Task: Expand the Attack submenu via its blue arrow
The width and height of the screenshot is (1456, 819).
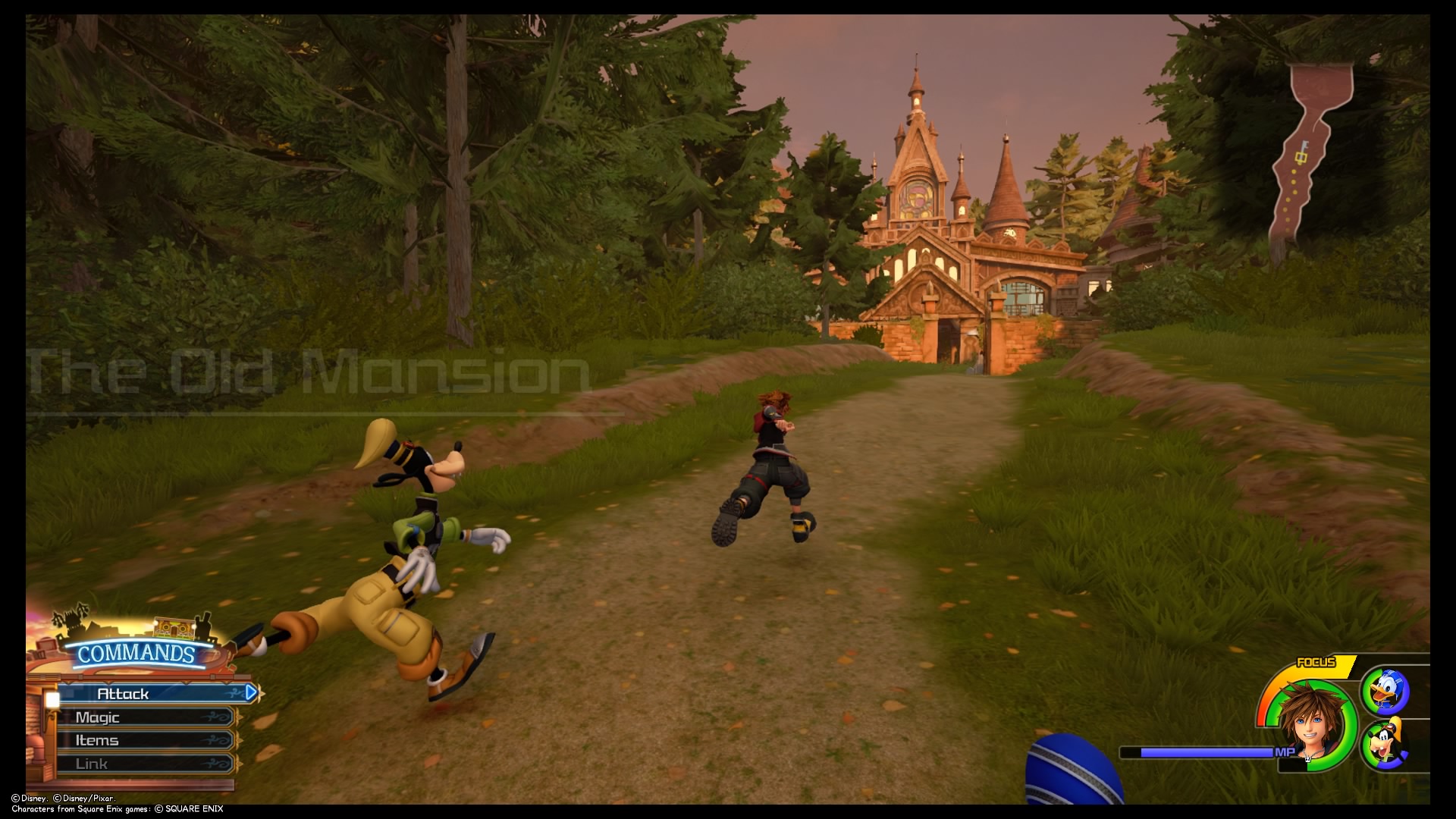Action: [250, 692]
